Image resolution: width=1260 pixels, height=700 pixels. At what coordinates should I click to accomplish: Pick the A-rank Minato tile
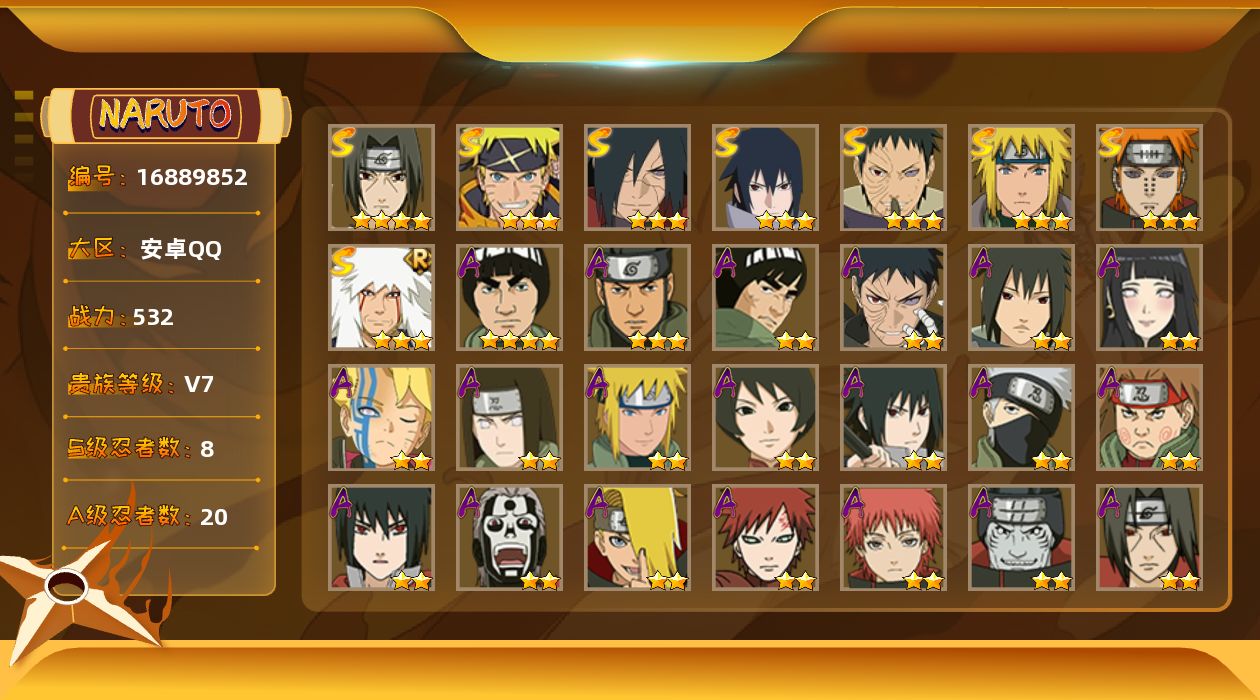coord(637,418)
